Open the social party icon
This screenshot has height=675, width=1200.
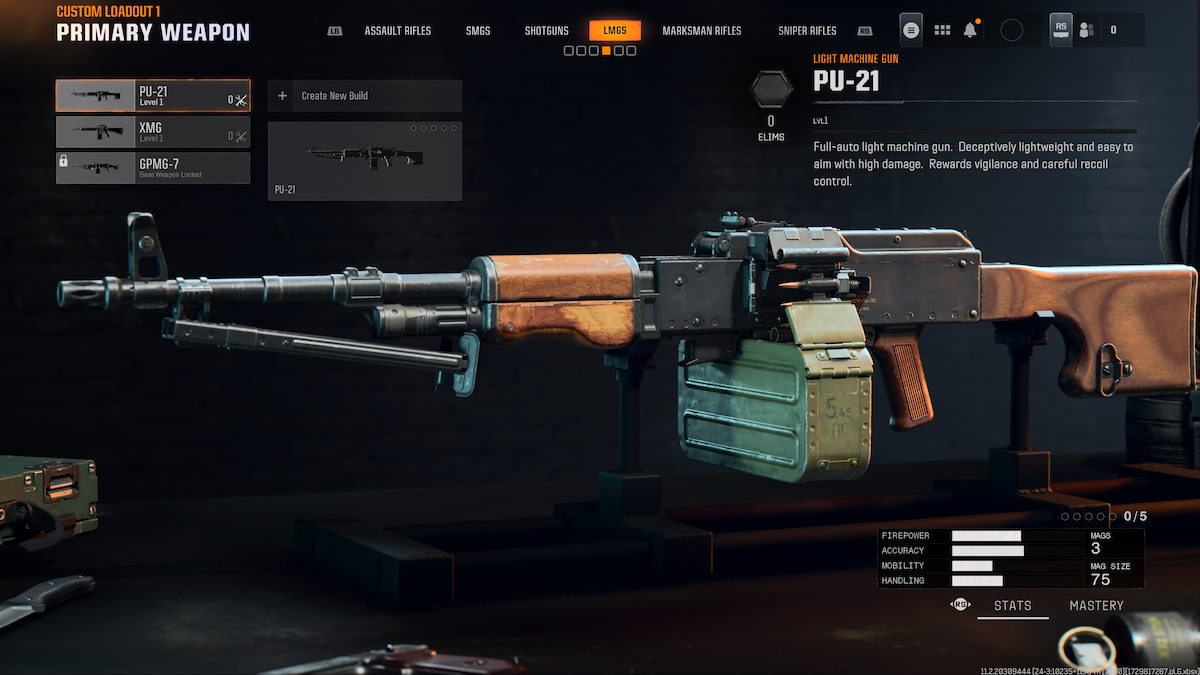1088,30
